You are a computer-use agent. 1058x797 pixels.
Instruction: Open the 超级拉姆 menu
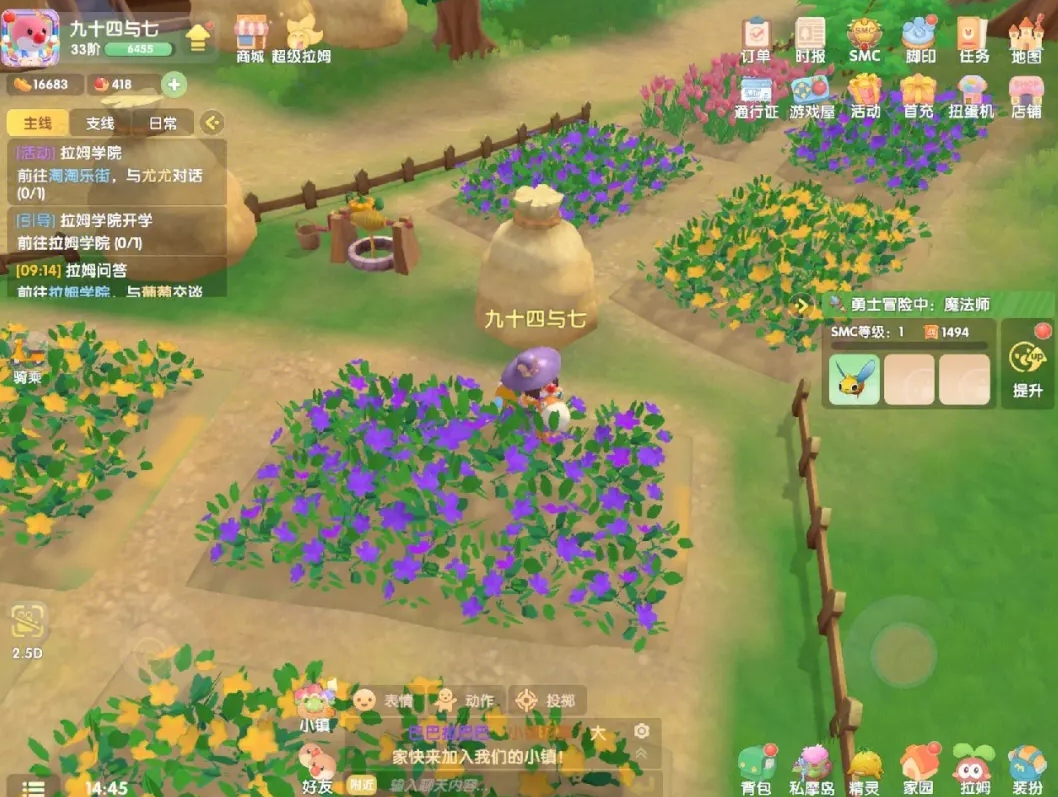301,39
